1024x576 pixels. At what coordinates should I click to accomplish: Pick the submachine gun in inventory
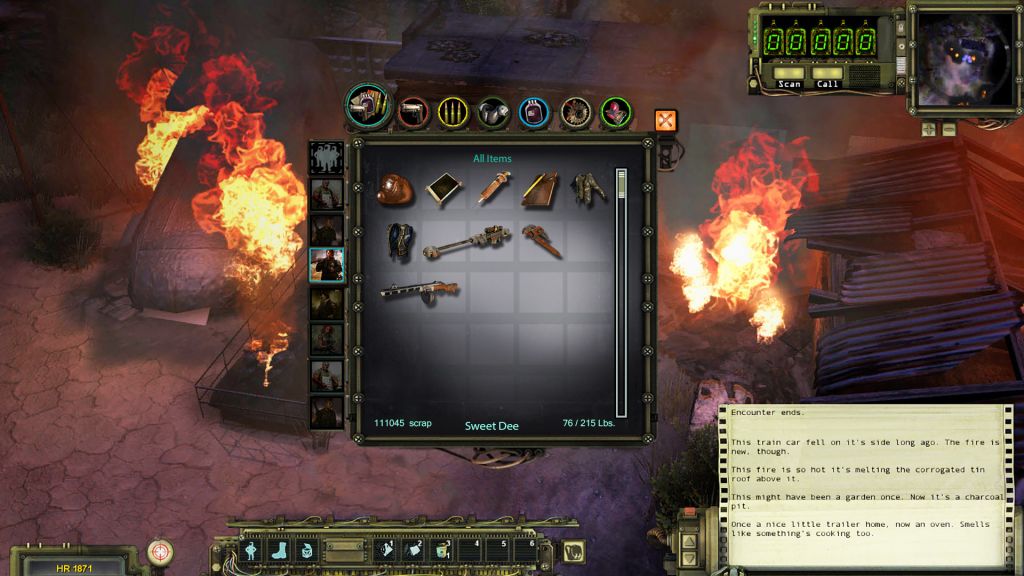tap(419, 290)
